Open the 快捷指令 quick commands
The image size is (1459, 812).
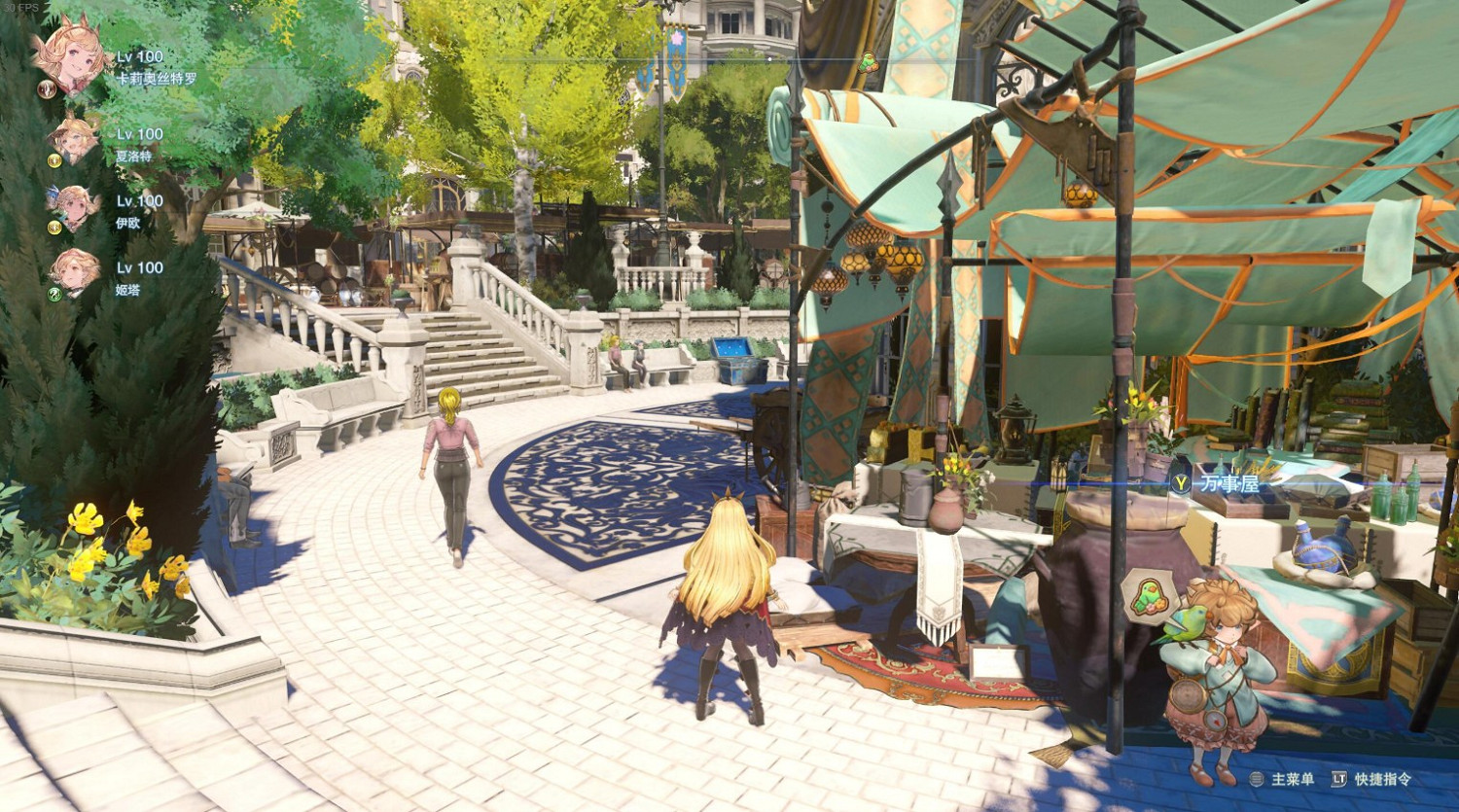1383,779
